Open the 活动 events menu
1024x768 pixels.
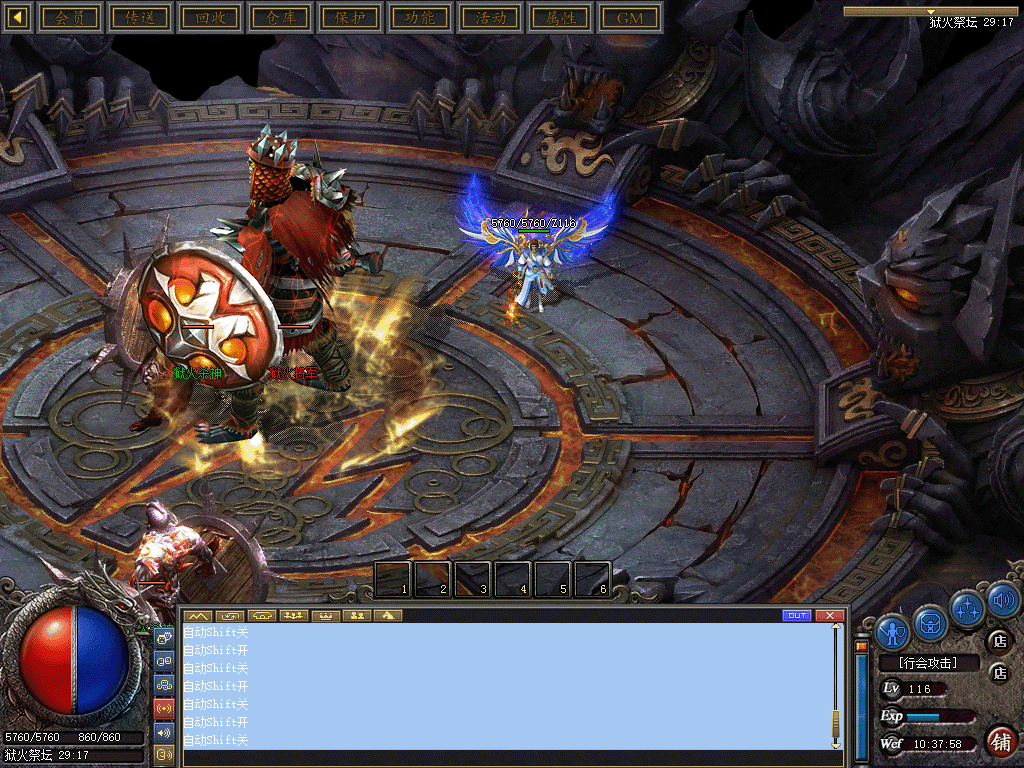tap(490, 18)
